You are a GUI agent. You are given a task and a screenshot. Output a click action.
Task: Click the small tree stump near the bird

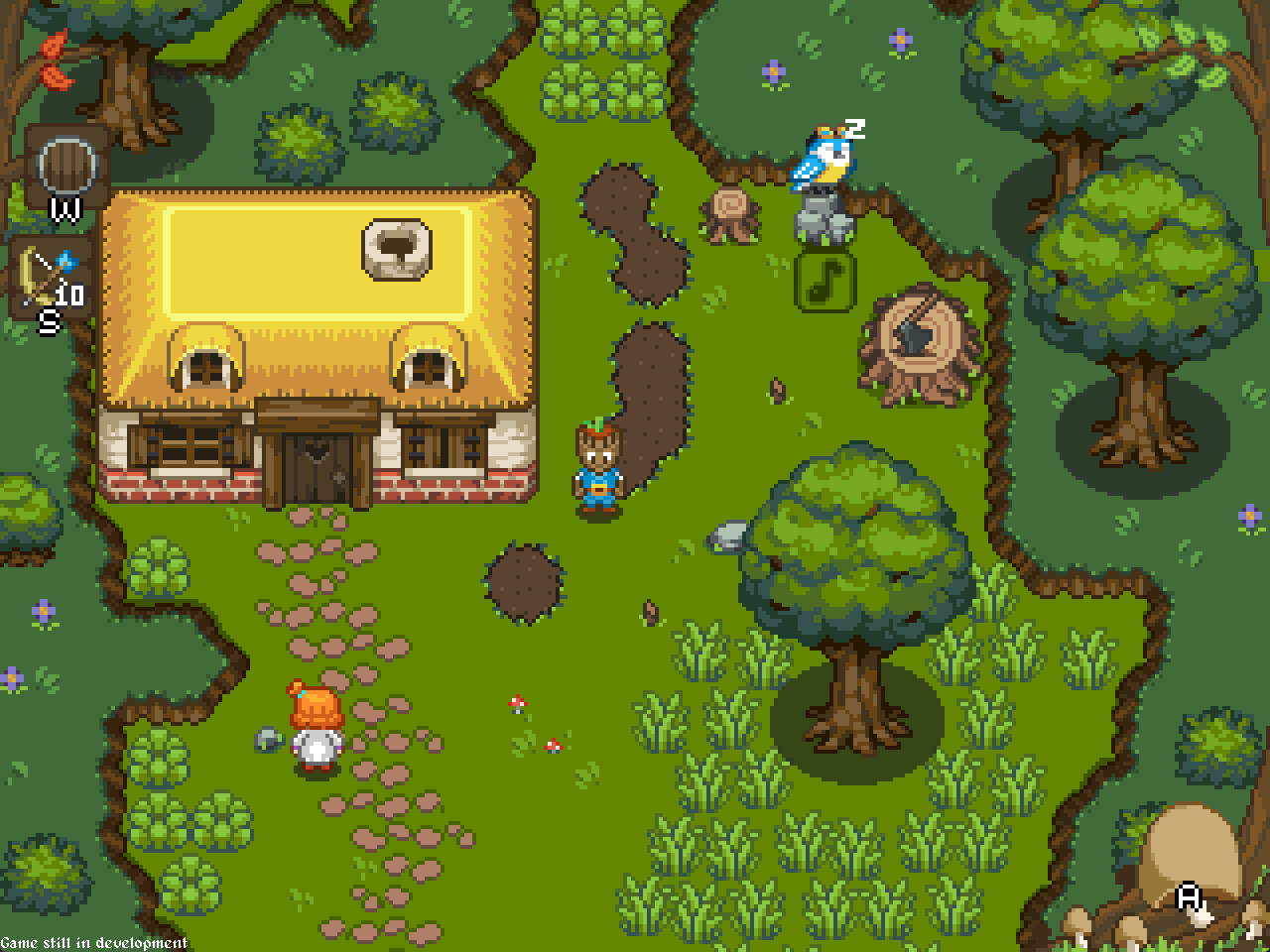pos(727,213)
